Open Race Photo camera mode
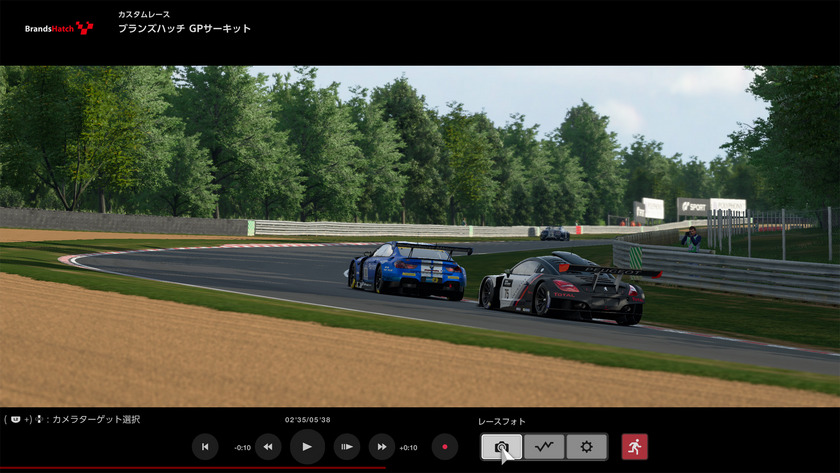Image resolution: width=840 pixels, height=473 pixels. (x=501, y=447)
